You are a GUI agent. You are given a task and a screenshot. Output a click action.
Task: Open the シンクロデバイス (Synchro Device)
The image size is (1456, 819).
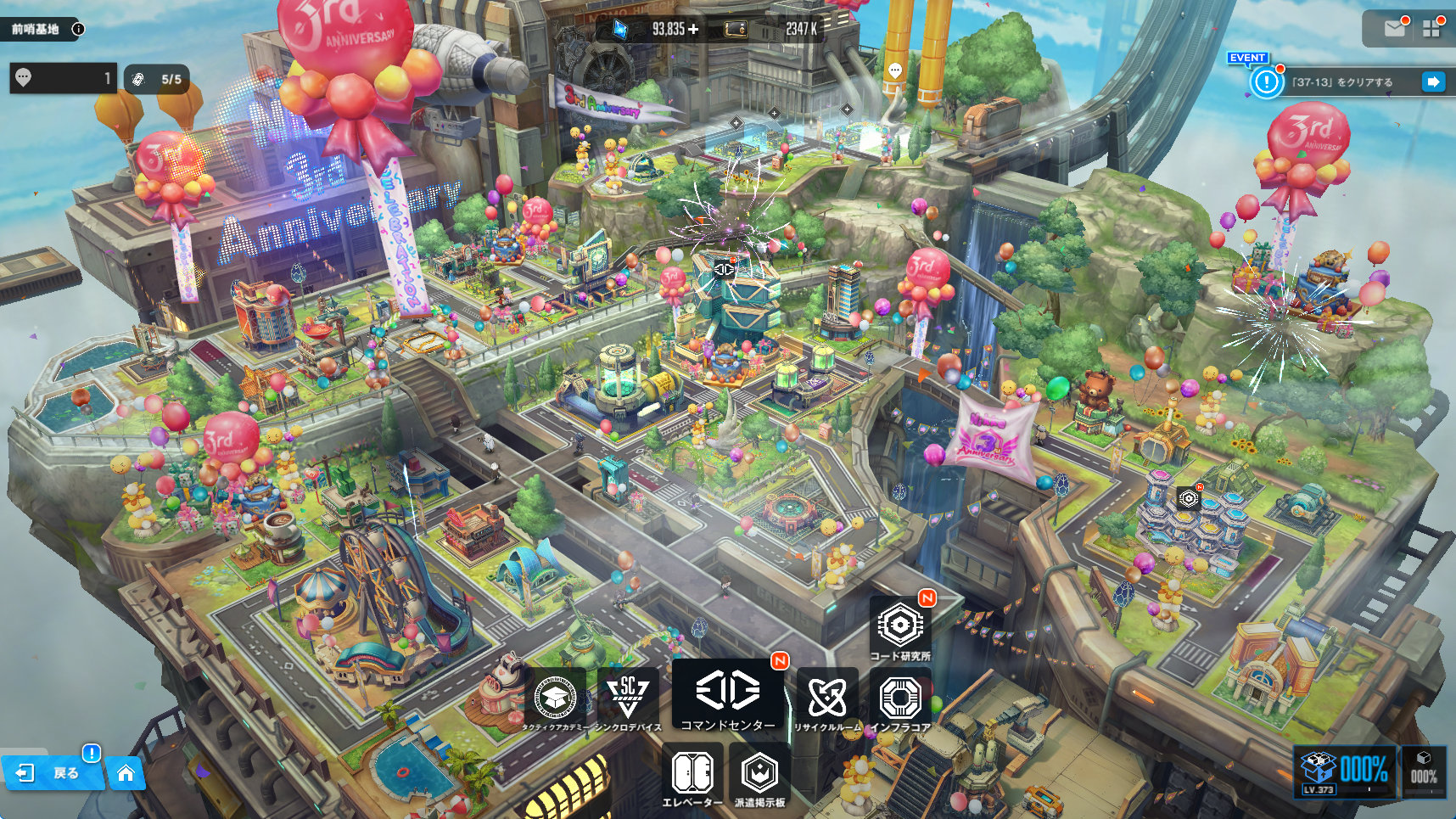(x=628, y=700)
